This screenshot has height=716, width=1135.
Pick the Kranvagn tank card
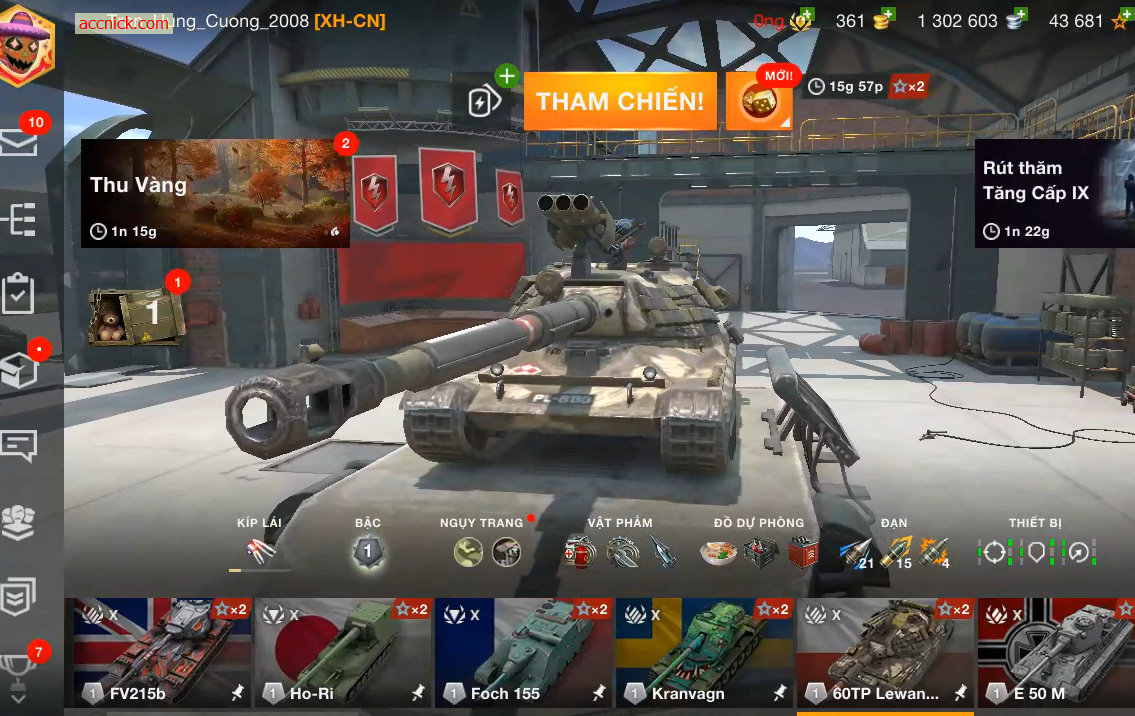click(703, 653)
